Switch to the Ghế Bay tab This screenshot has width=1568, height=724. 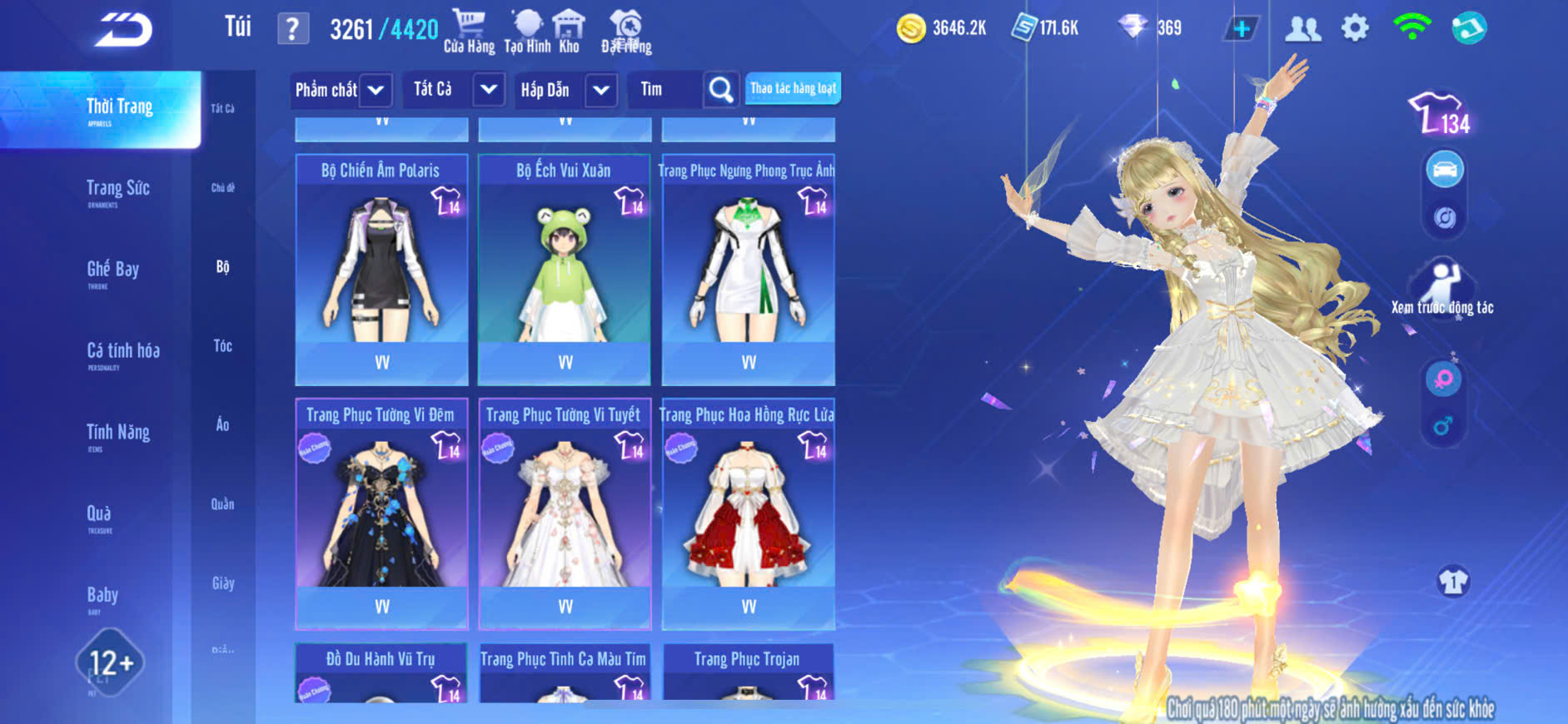[112, 270]
